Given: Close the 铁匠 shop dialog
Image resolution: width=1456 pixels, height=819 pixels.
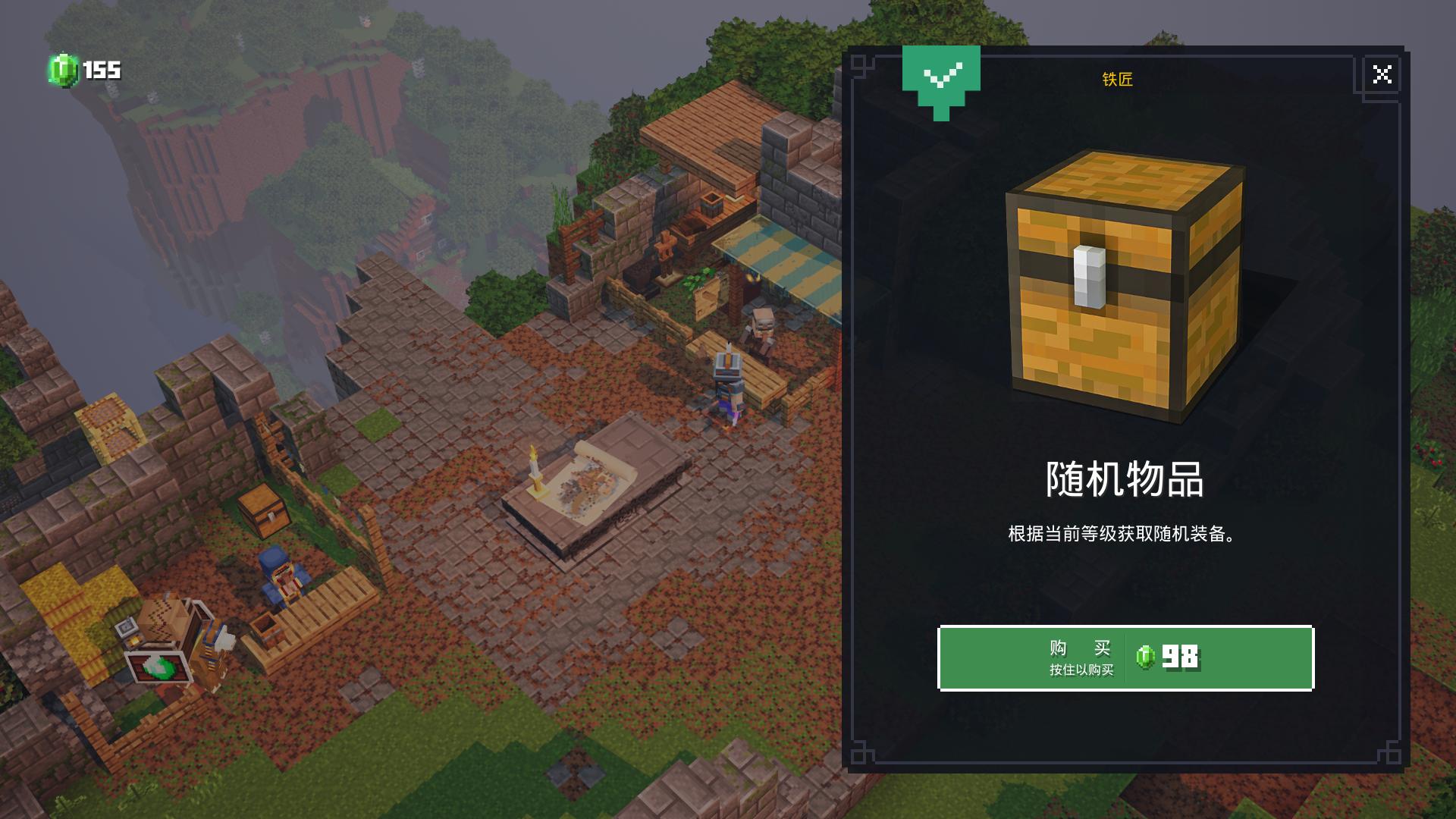Looking at the screenshot, I should pyautogui.click(x=1383, y=74).
